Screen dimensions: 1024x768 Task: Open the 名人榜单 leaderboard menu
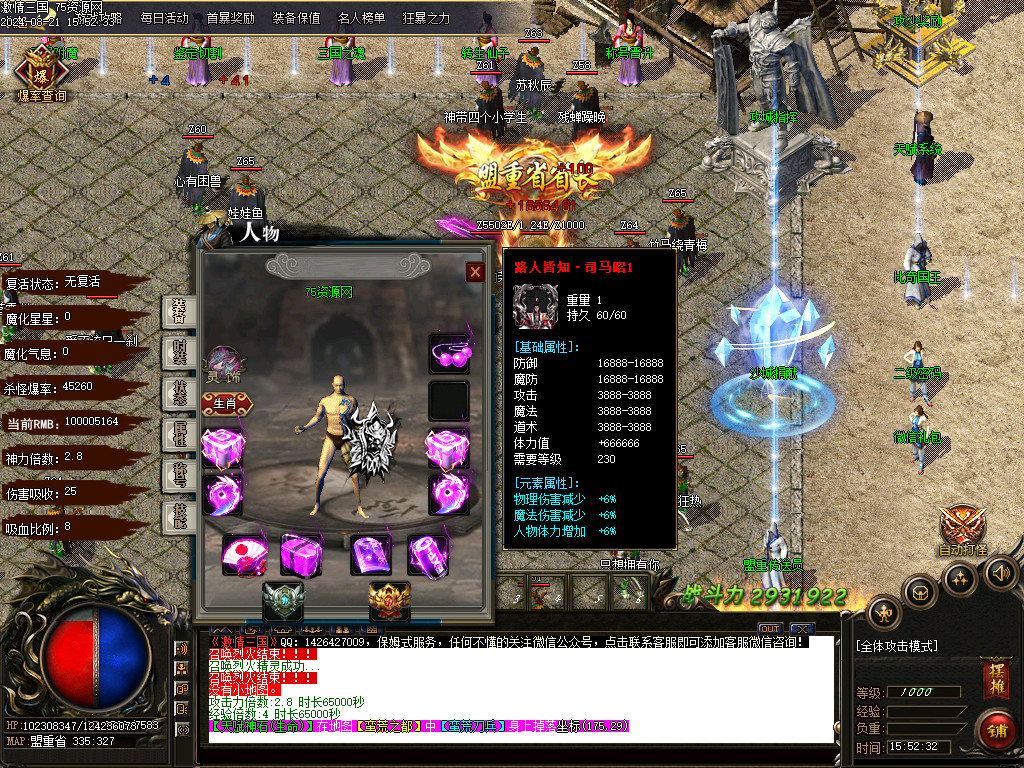point(361,18)
